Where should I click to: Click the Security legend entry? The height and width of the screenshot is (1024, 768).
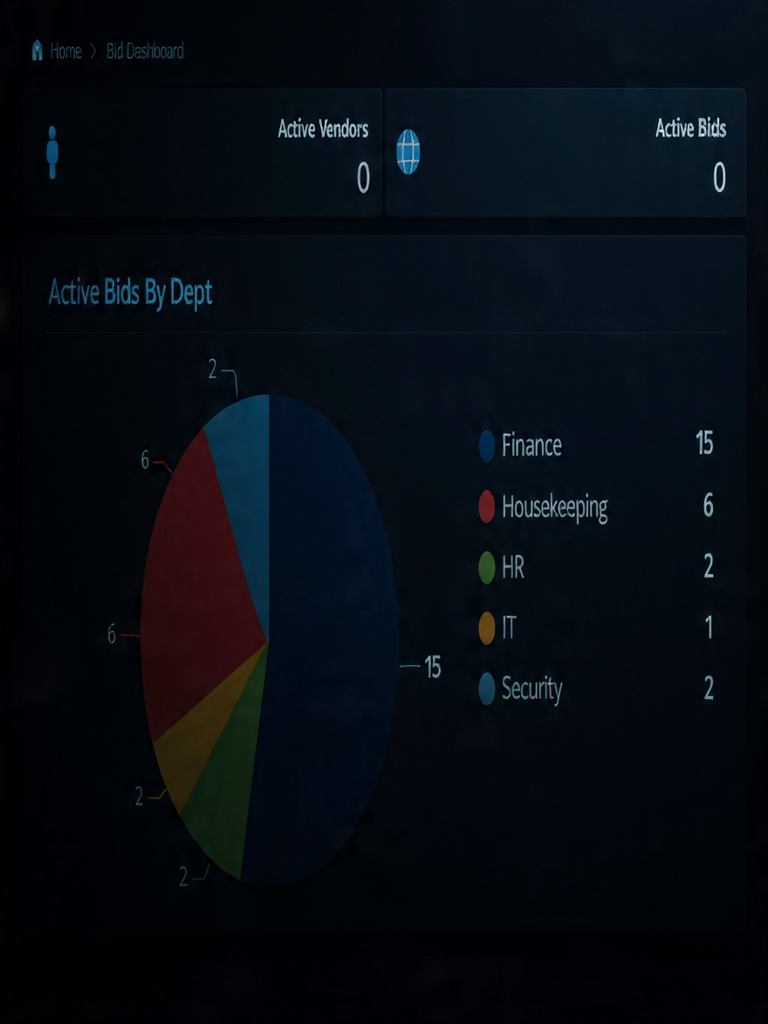point(531,689)
